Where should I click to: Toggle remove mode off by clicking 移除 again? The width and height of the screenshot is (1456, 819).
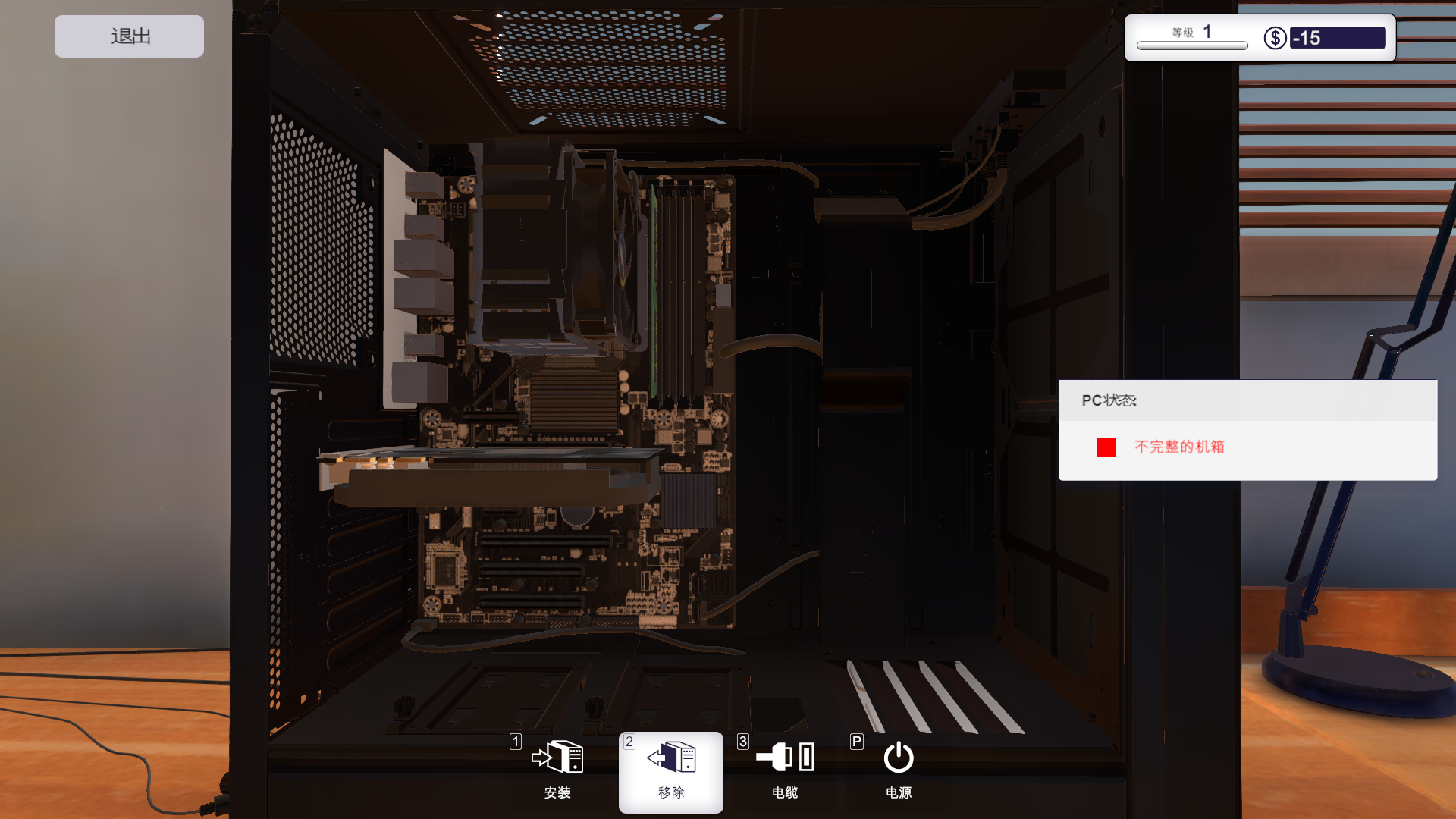coord(670,772)
